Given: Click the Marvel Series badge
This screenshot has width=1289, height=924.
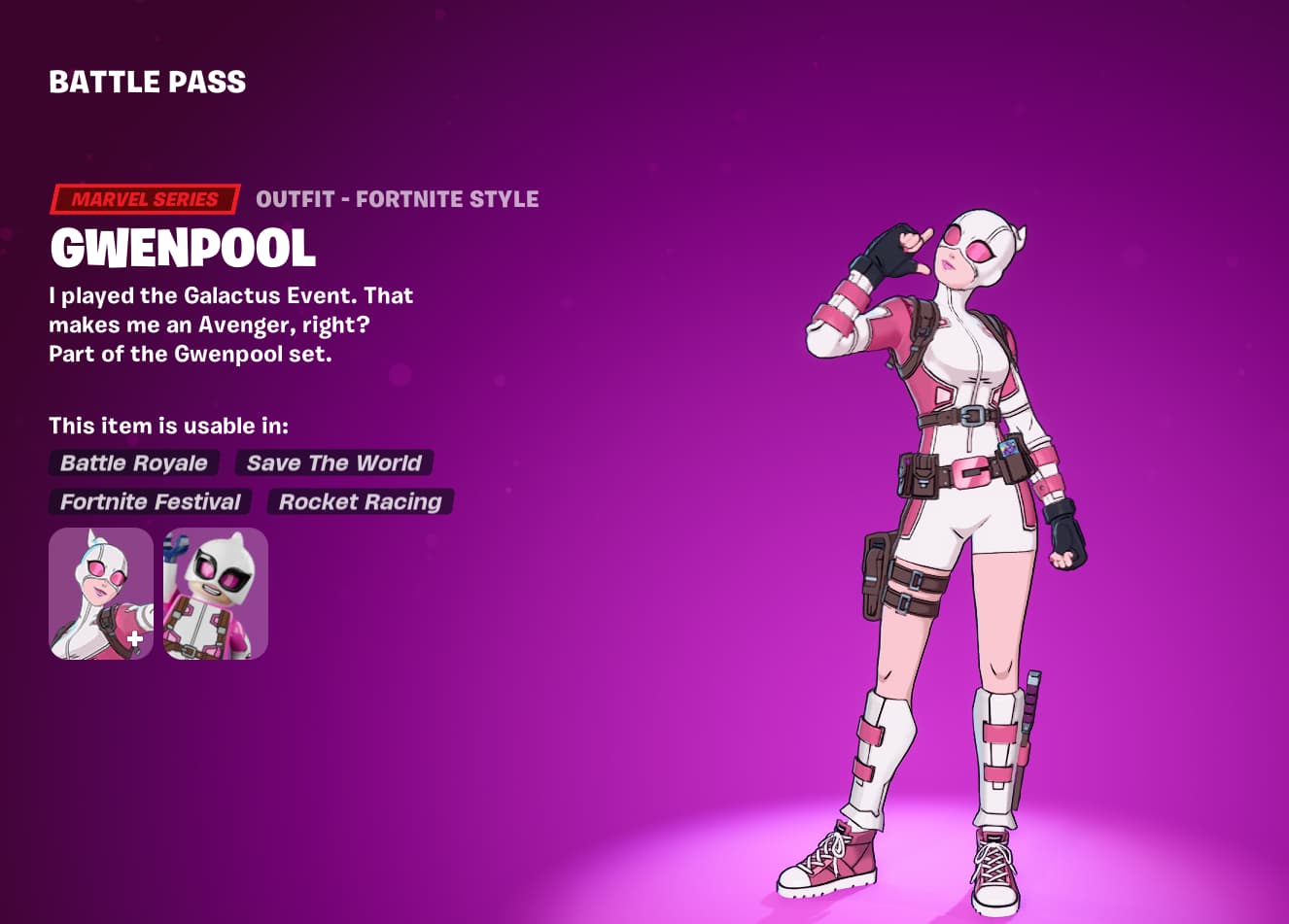Looking at the screenshot, I should [x=144, y=199].
